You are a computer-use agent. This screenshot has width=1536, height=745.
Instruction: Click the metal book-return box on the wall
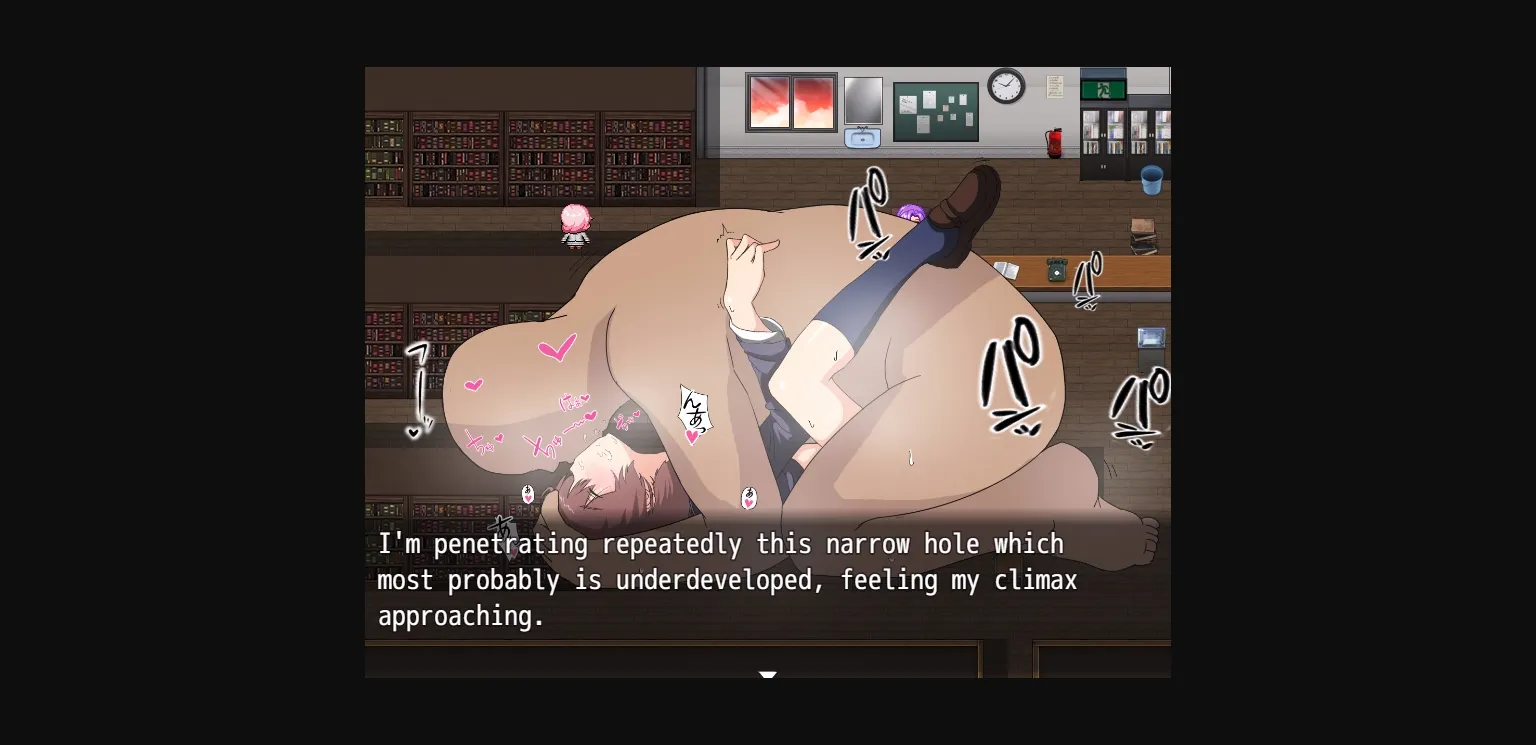pos(1150,336)
